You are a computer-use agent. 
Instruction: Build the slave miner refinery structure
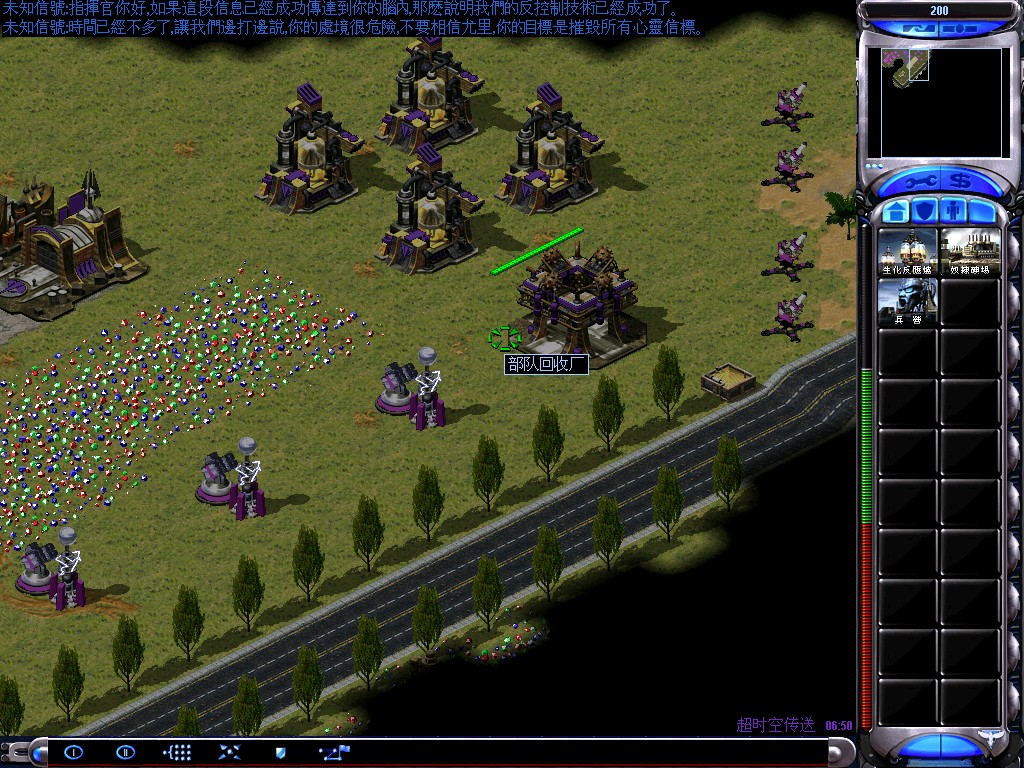point(971,252)
